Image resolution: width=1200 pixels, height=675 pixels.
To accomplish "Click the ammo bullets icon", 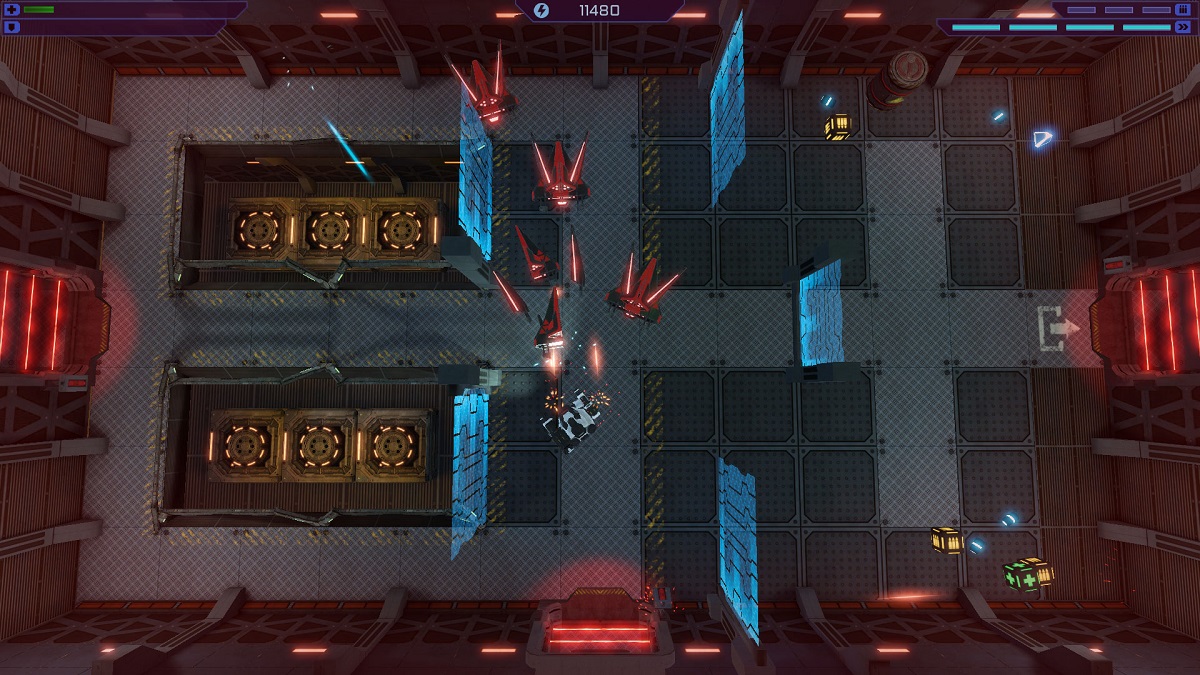I will [x=1183, y=10].
